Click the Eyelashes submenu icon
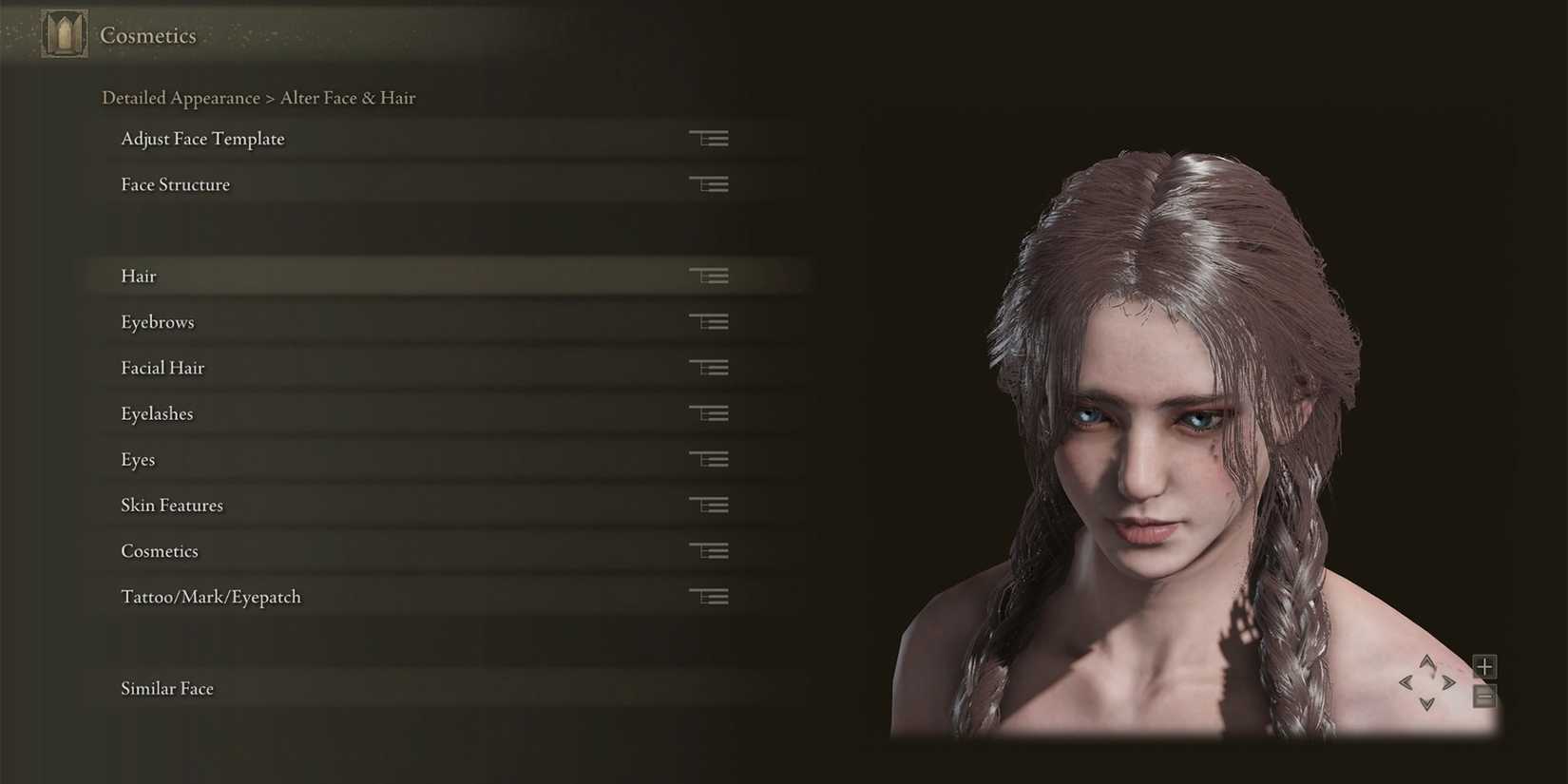Image resolution: width=1568 pixels, height=784 pixels. click(x=709, y=413)
